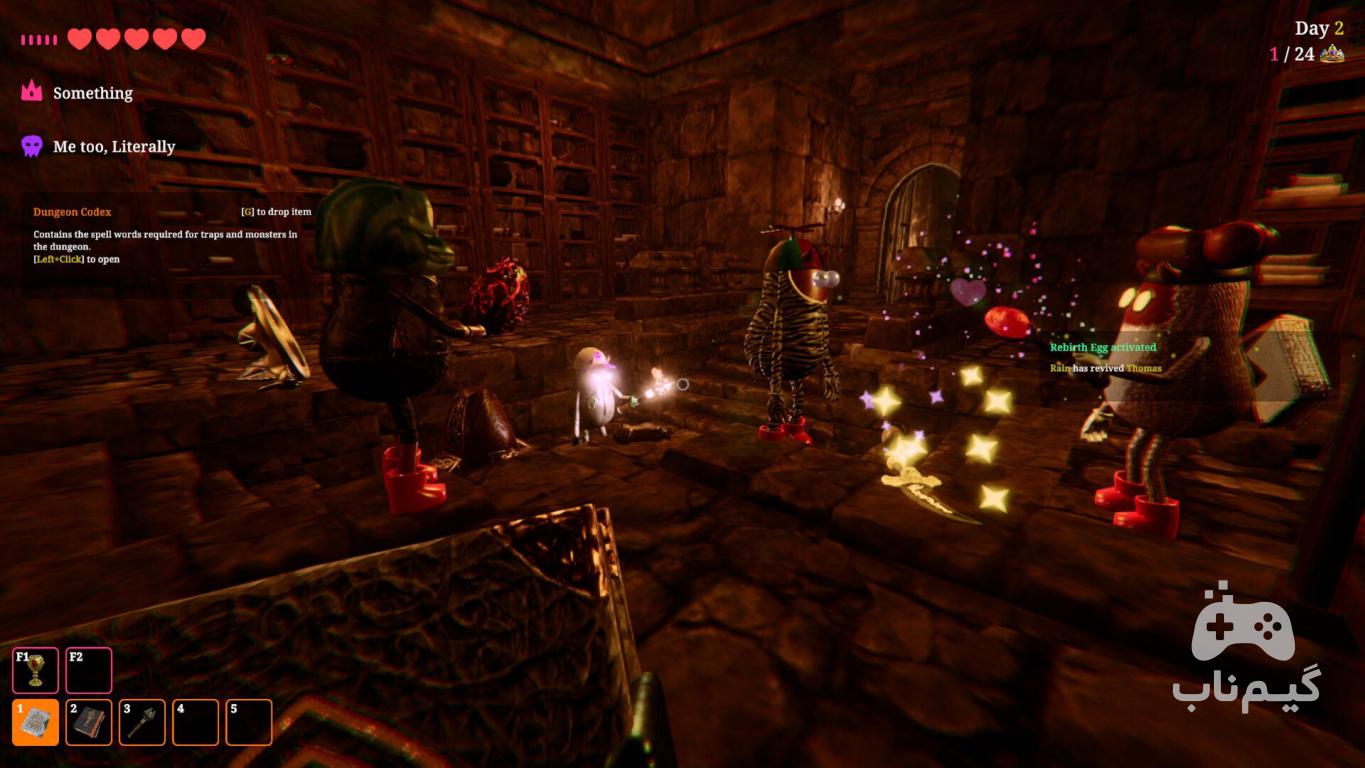Click the player entry "Me too, Literally"
Viewport: 1365px width, 768px height.
(113, 147)
